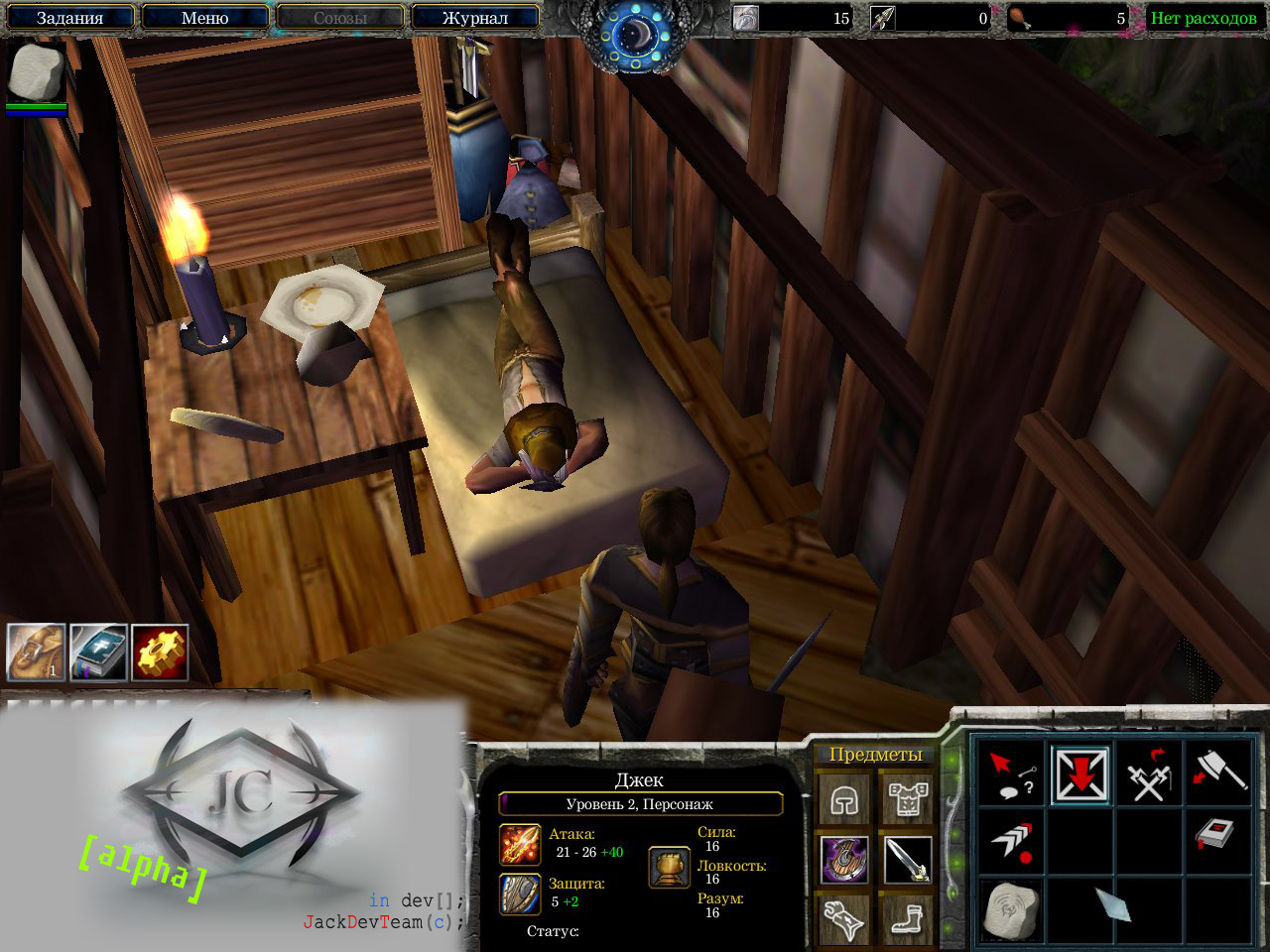Viewport: 1270px width, 952px height.
Task: Activate the white chevrons command
Action: 1012,841
